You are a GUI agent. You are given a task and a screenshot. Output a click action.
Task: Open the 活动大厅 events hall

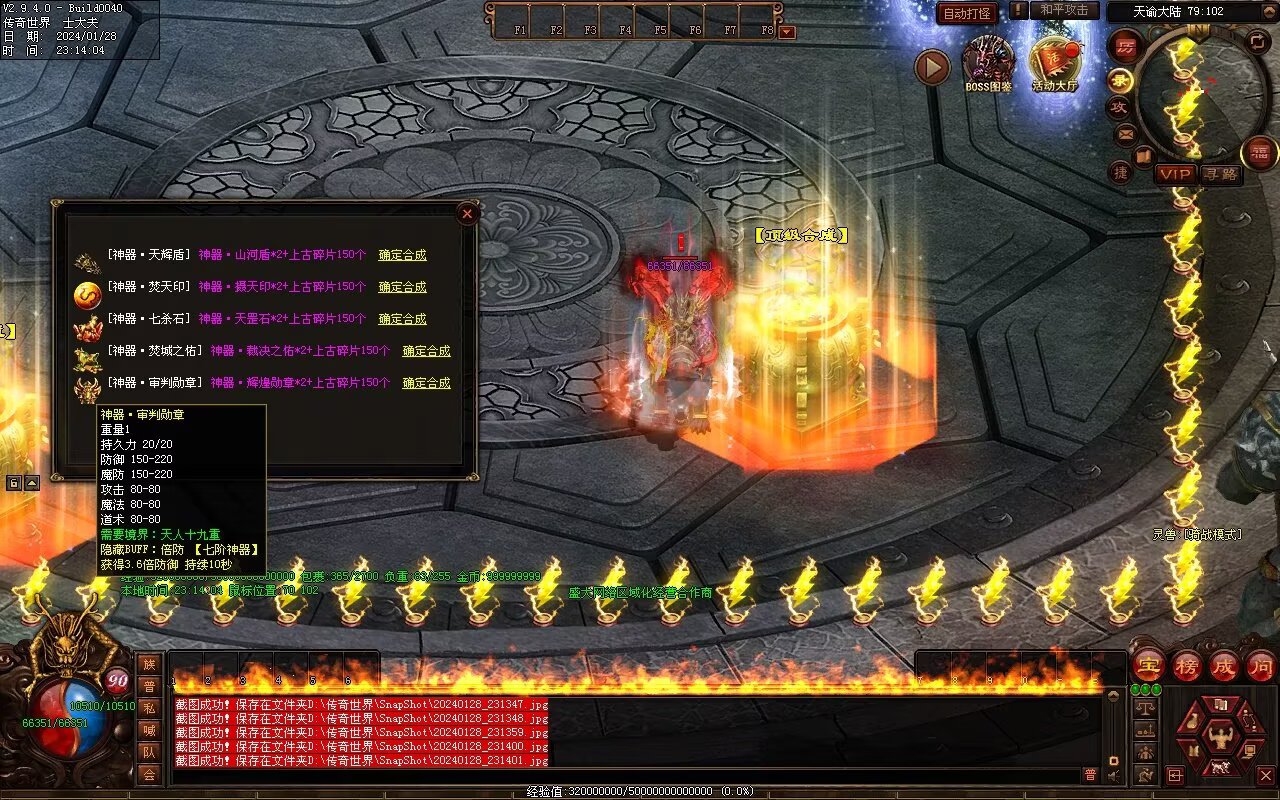(x=1055, y=62)
